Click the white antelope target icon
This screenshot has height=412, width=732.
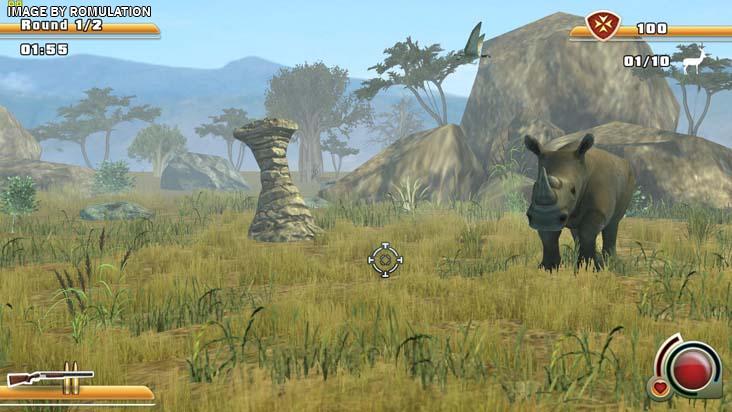(694, 60)
